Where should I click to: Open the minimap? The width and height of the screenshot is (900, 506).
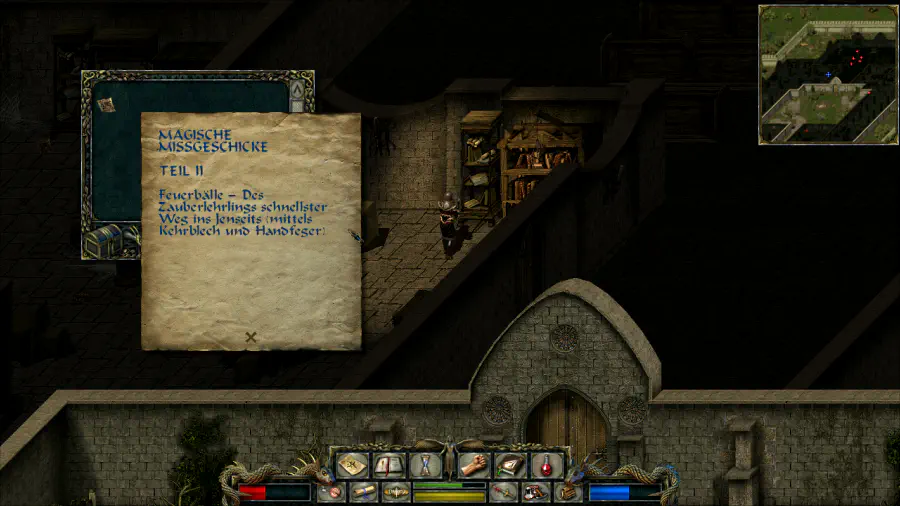click(x=826, y=74)
